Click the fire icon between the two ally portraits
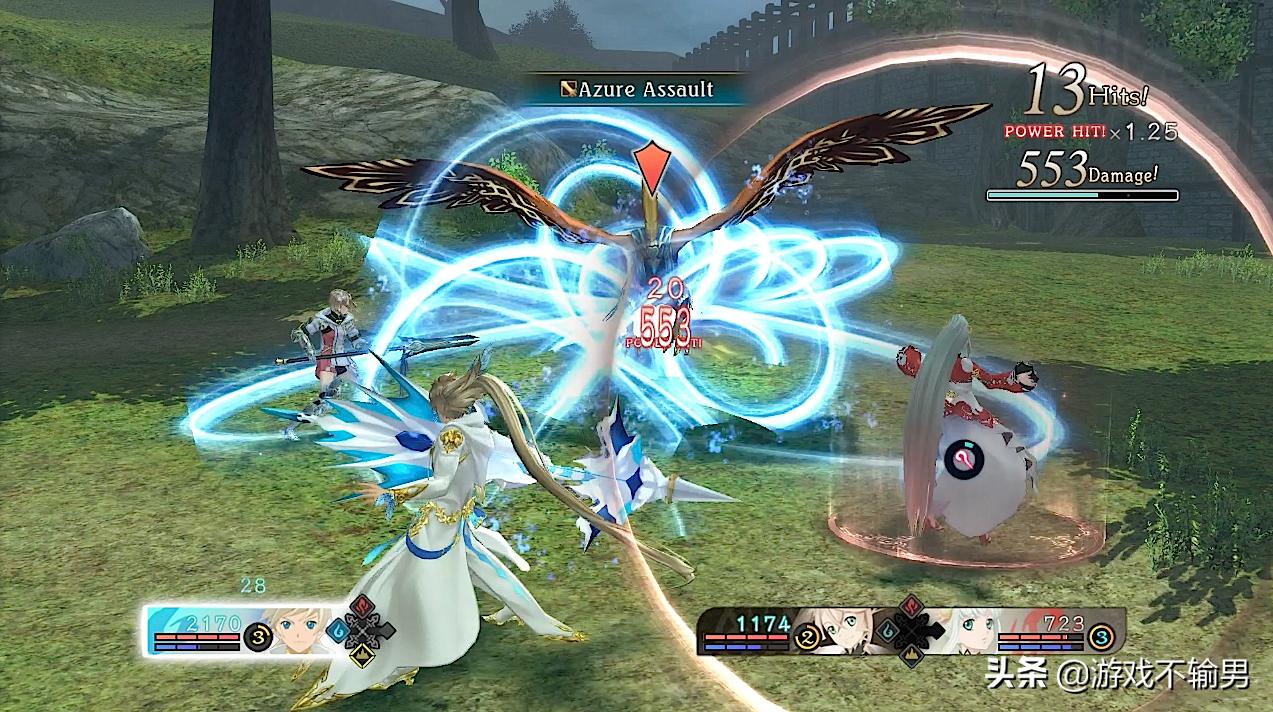The width and height of the screenshot is (1273, 712). point(911,604)
